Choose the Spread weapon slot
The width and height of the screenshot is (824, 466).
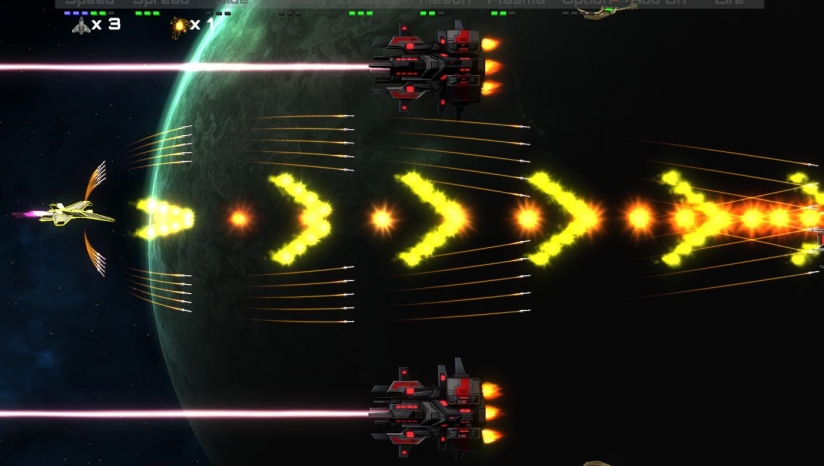point(161,3)
